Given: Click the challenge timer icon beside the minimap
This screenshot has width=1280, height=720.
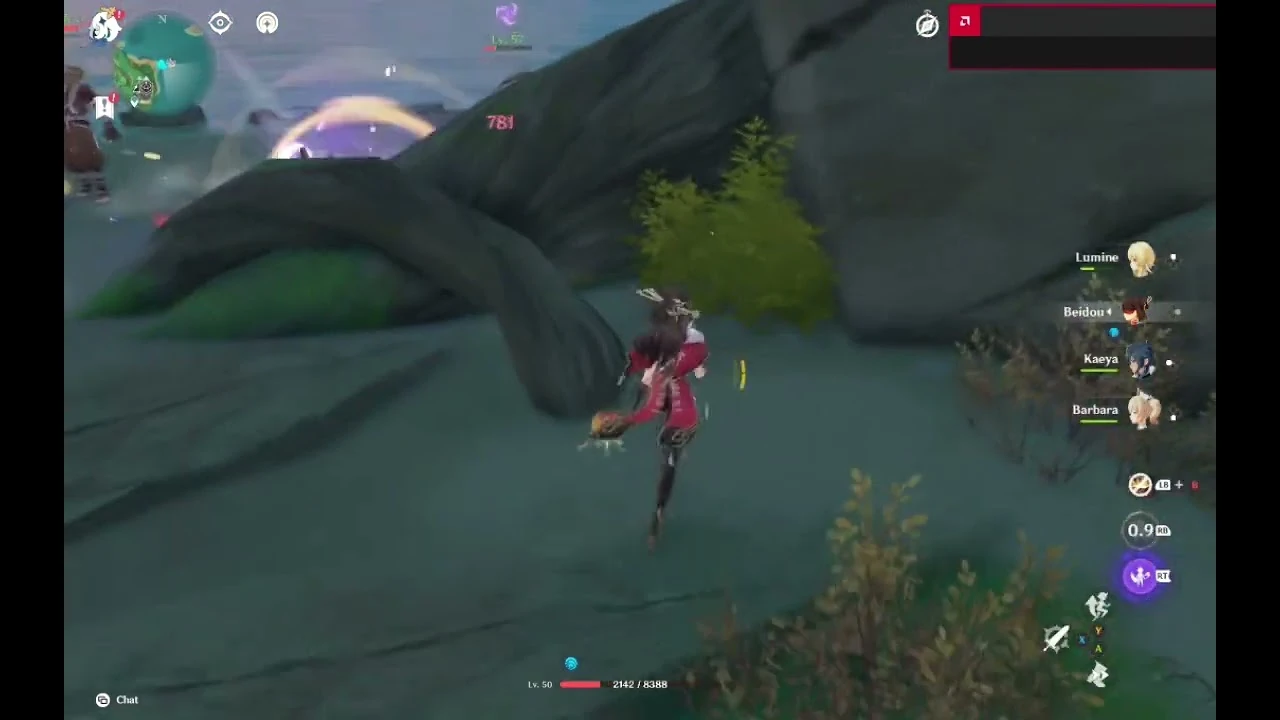Looking at the screenshot, I should tap(266, 23).
